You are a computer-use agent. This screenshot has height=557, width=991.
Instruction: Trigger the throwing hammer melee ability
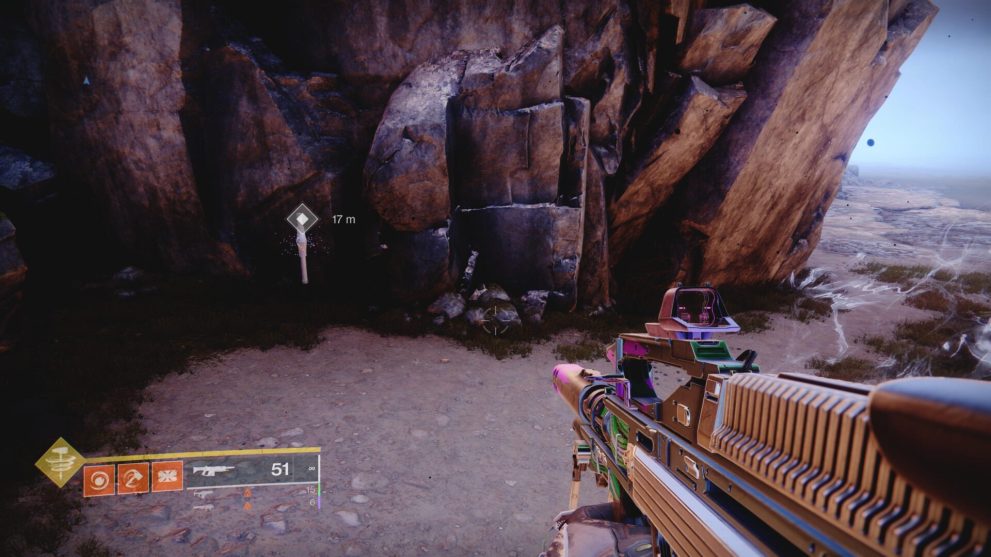pyautogui.click(x=133, y=477)
